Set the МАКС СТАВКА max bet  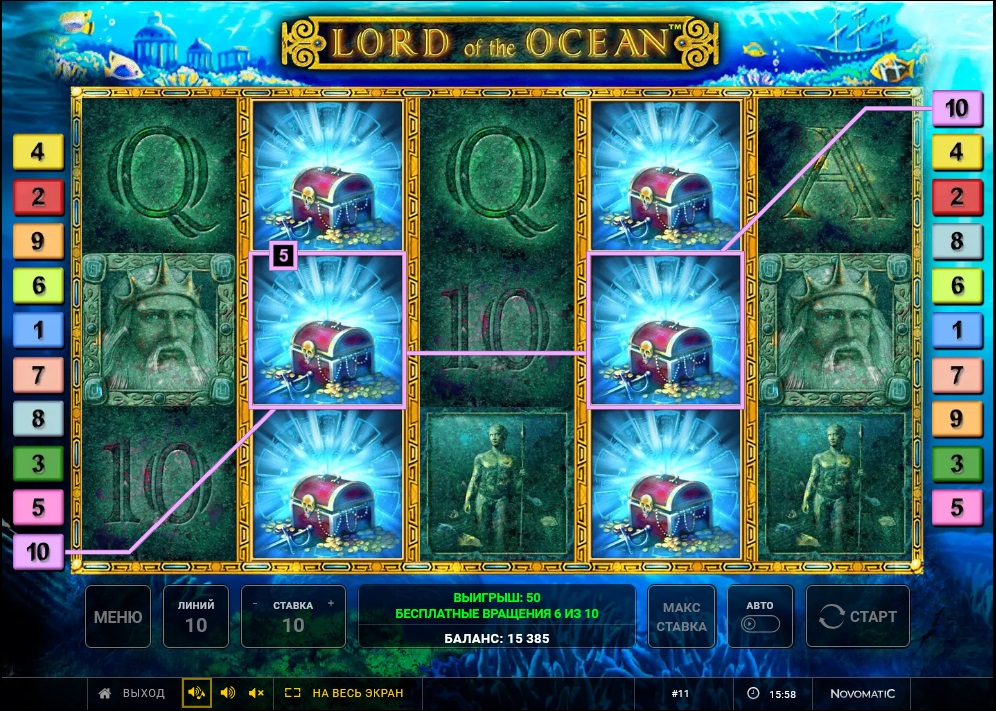pyautogui.click(x=681, y=617)
